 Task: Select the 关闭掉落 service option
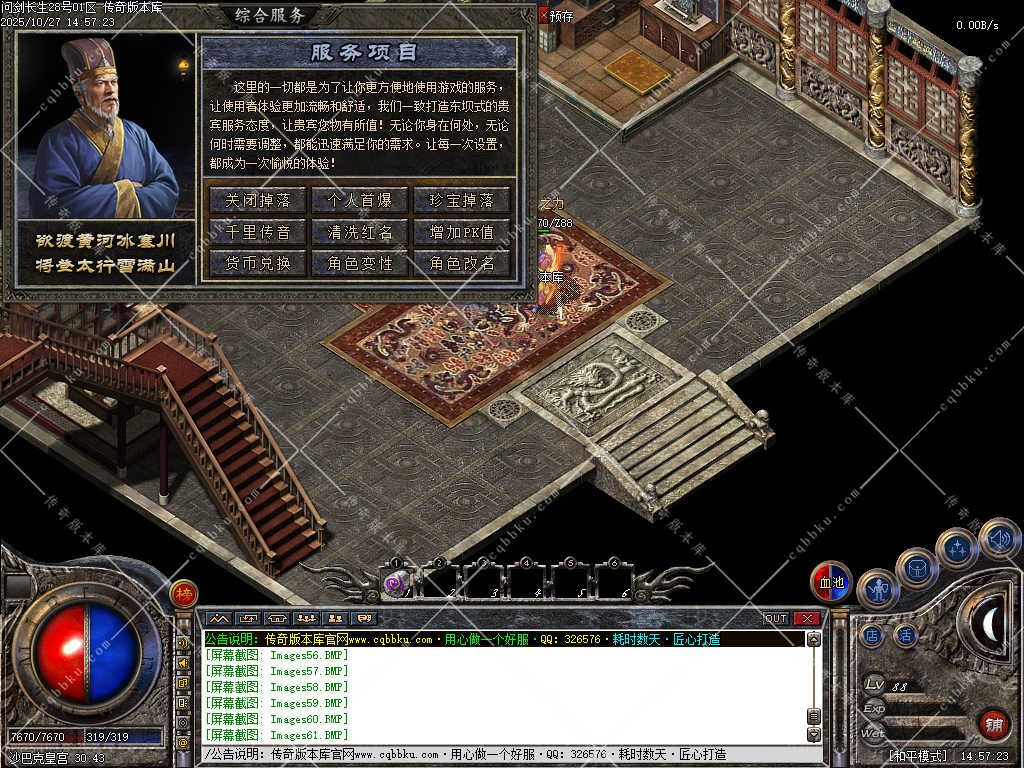[258, 200]
